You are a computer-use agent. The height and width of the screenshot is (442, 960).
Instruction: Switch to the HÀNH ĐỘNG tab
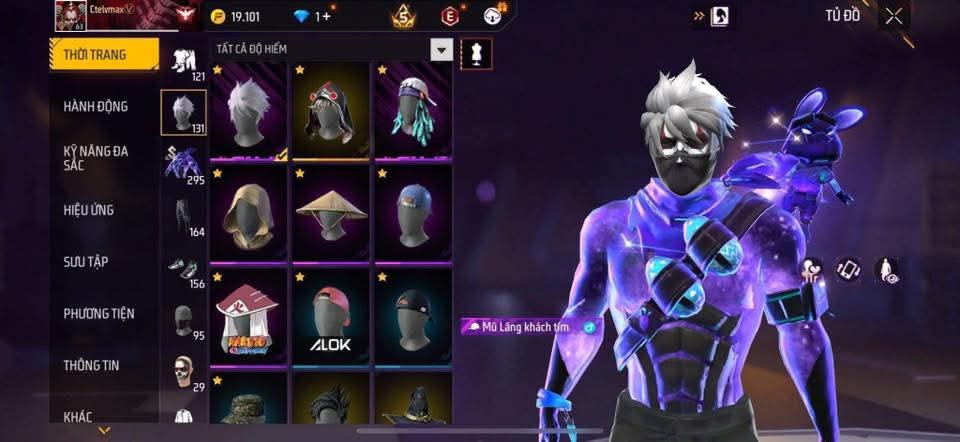pos(95,106)
